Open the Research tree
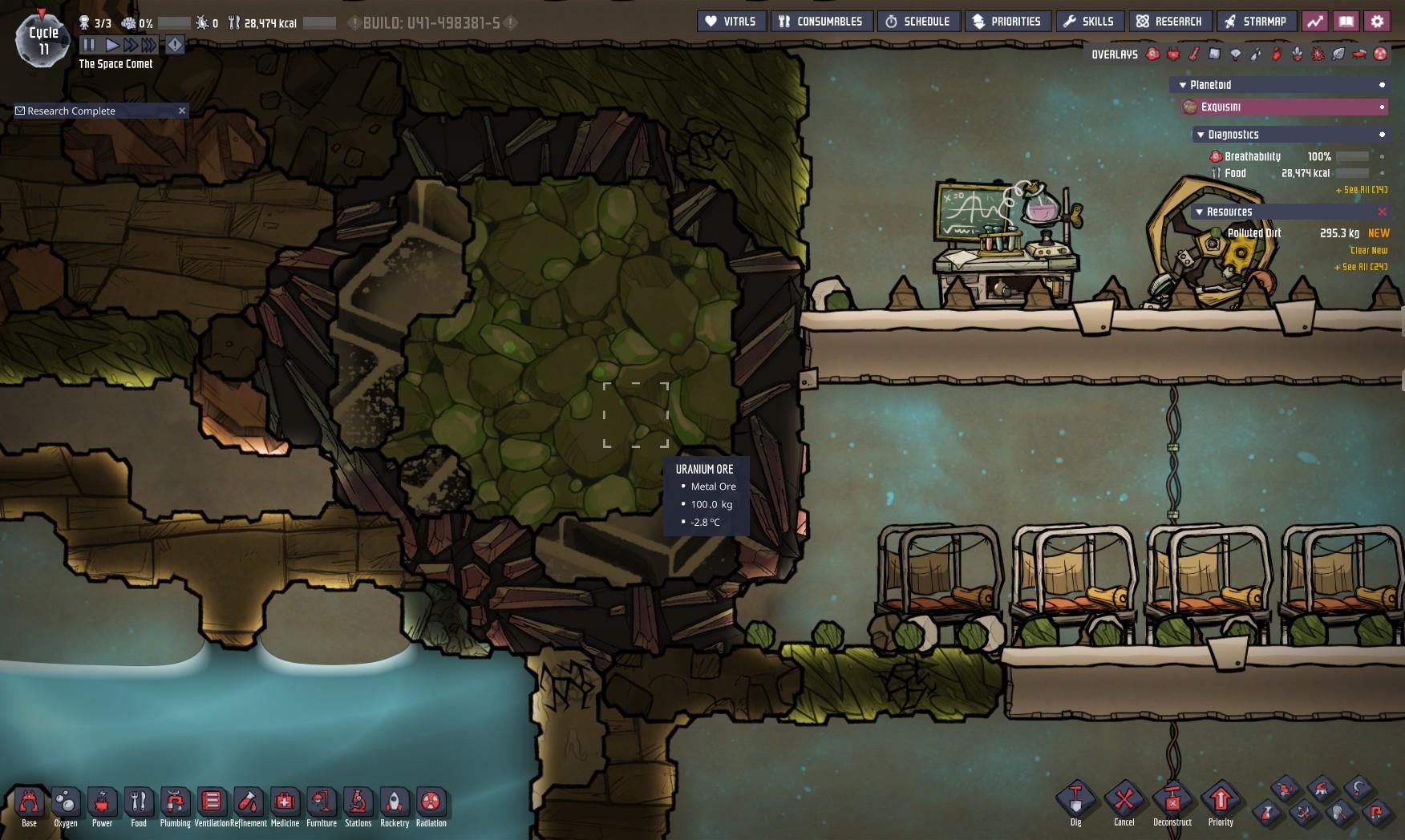 pyautogui.click(x=1169, y=22)
